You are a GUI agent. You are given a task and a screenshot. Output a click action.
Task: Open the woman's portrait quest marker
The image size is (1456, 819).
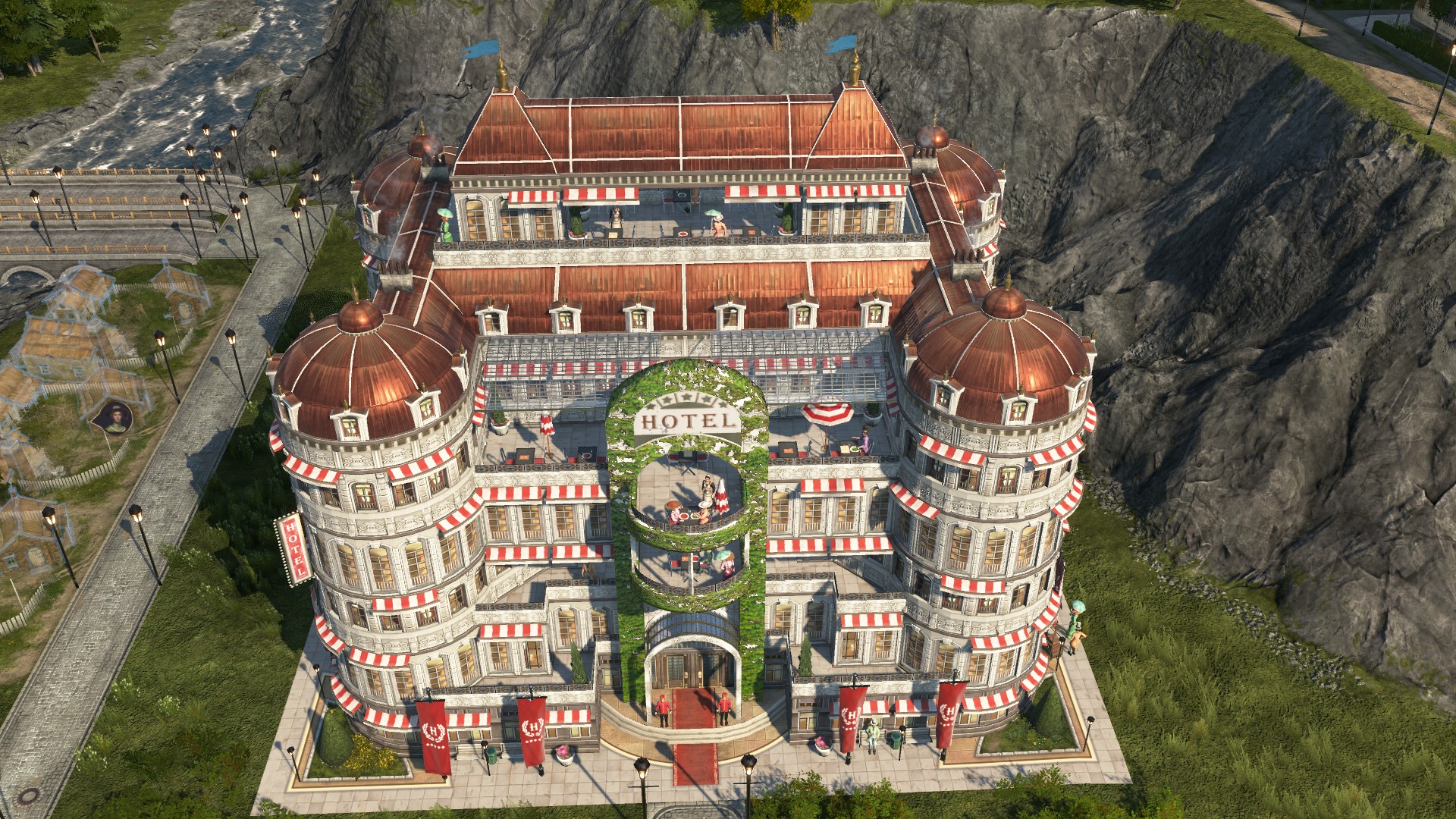113,417
